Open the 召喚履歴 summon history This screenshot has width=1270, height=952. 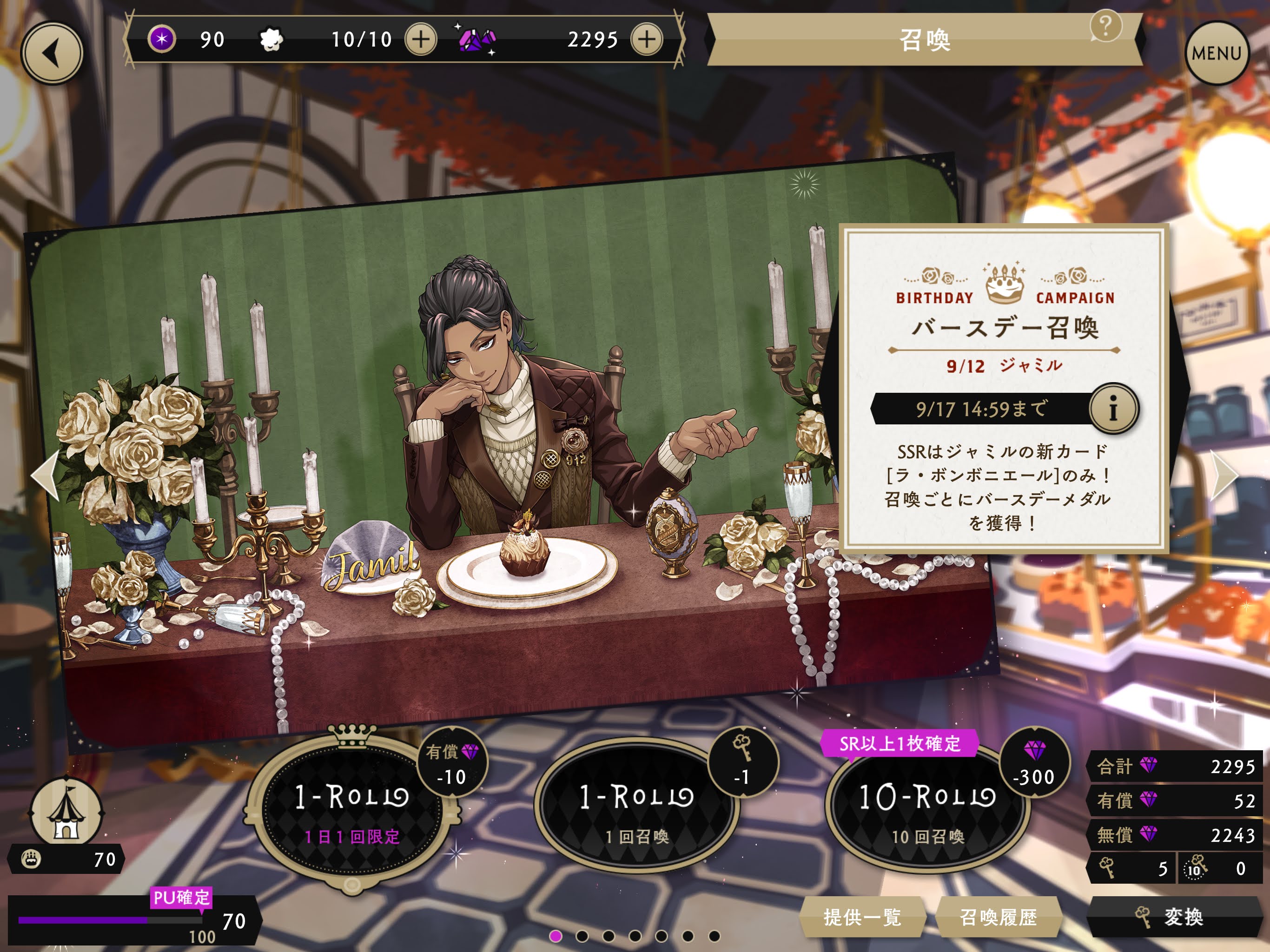point(998,917)
